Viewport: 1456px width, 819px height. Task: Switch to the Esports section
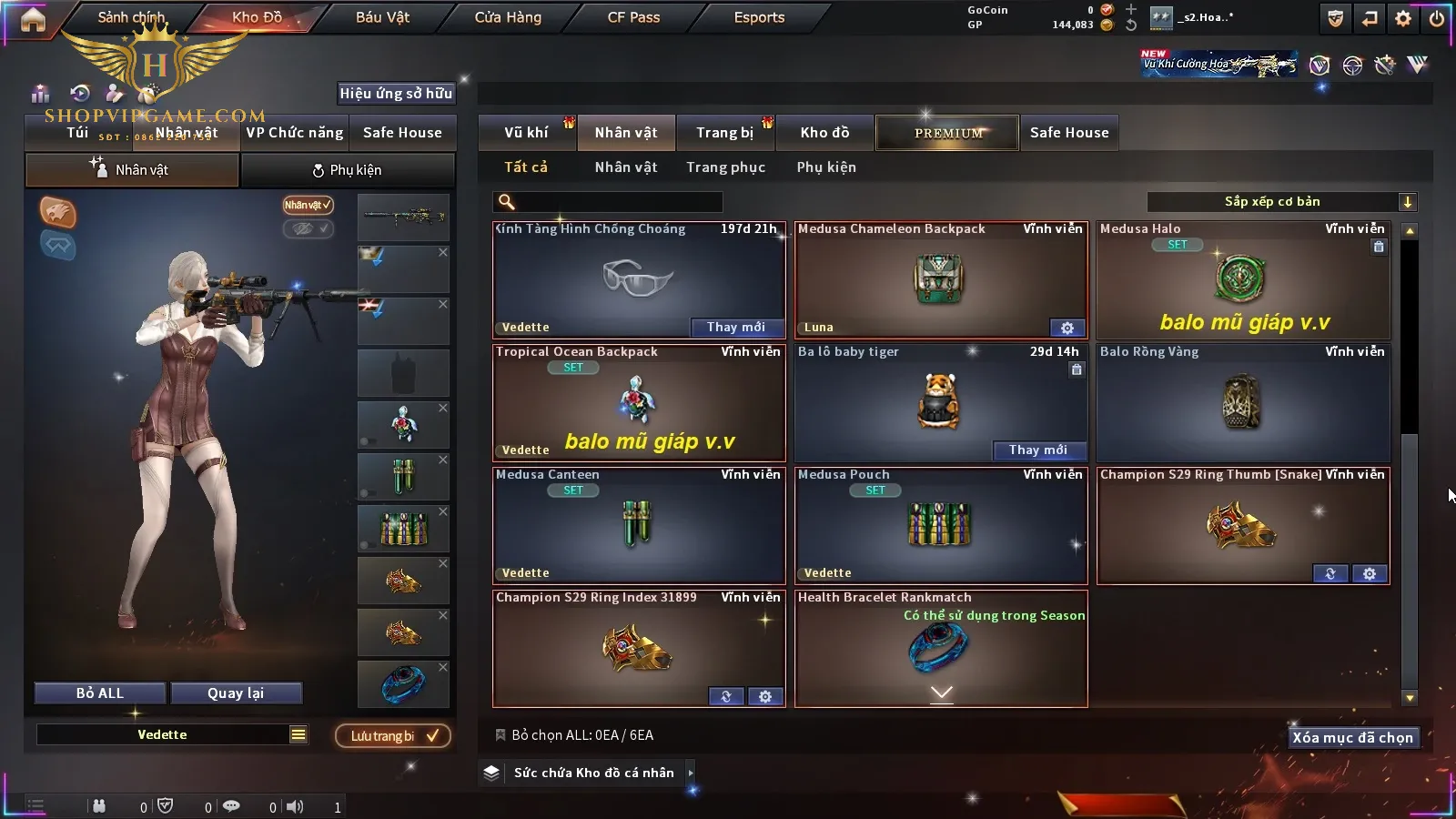759,17
